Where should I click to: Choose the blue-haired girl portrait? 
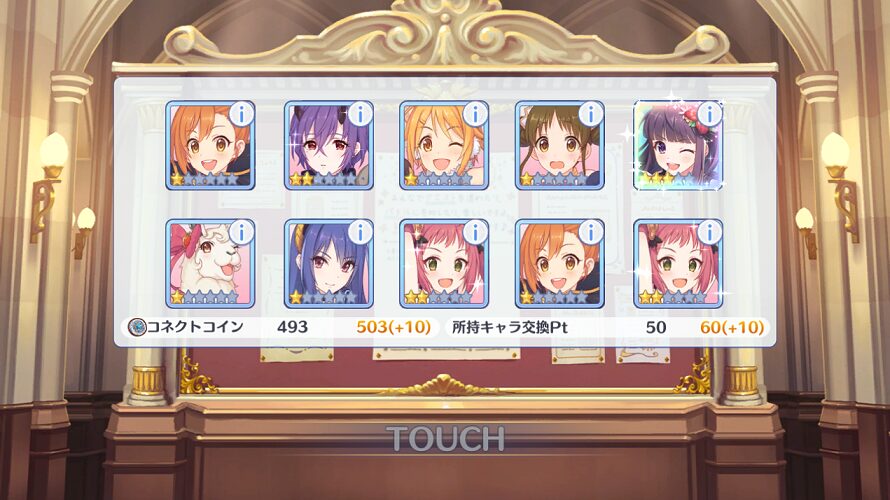(327, 264)
